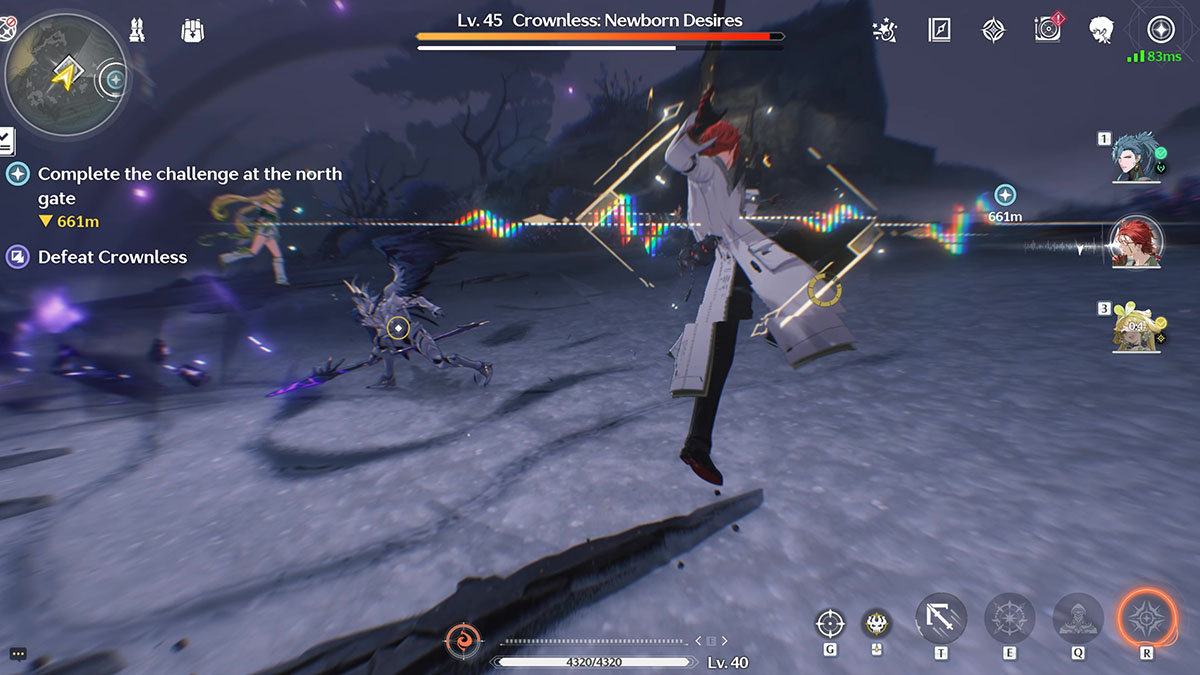Open the character head profile icon
The image size is (1200, 675).
click(x=1101, y=30)
